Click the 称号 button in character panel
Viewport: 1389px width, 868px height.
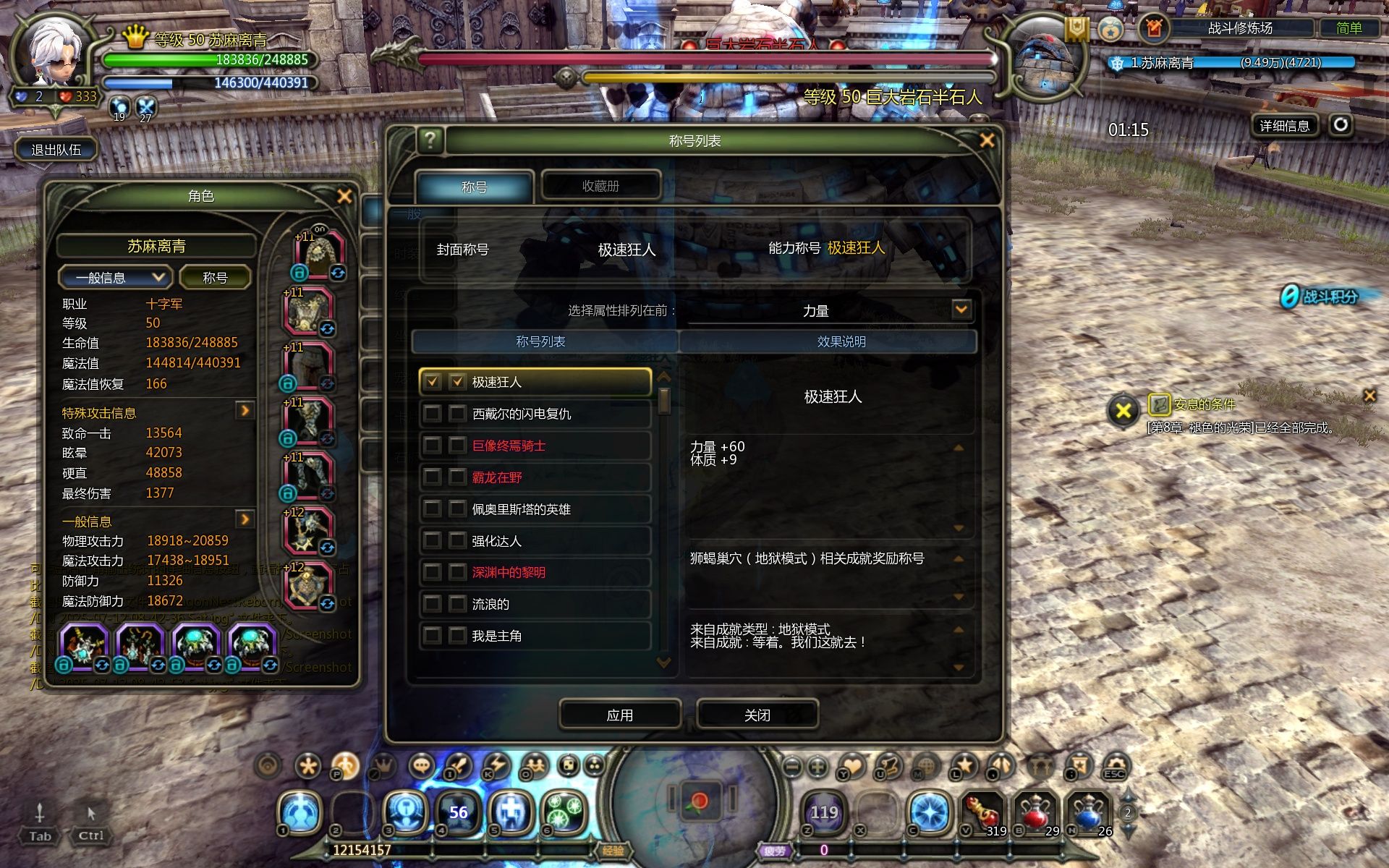pos(215,278)
